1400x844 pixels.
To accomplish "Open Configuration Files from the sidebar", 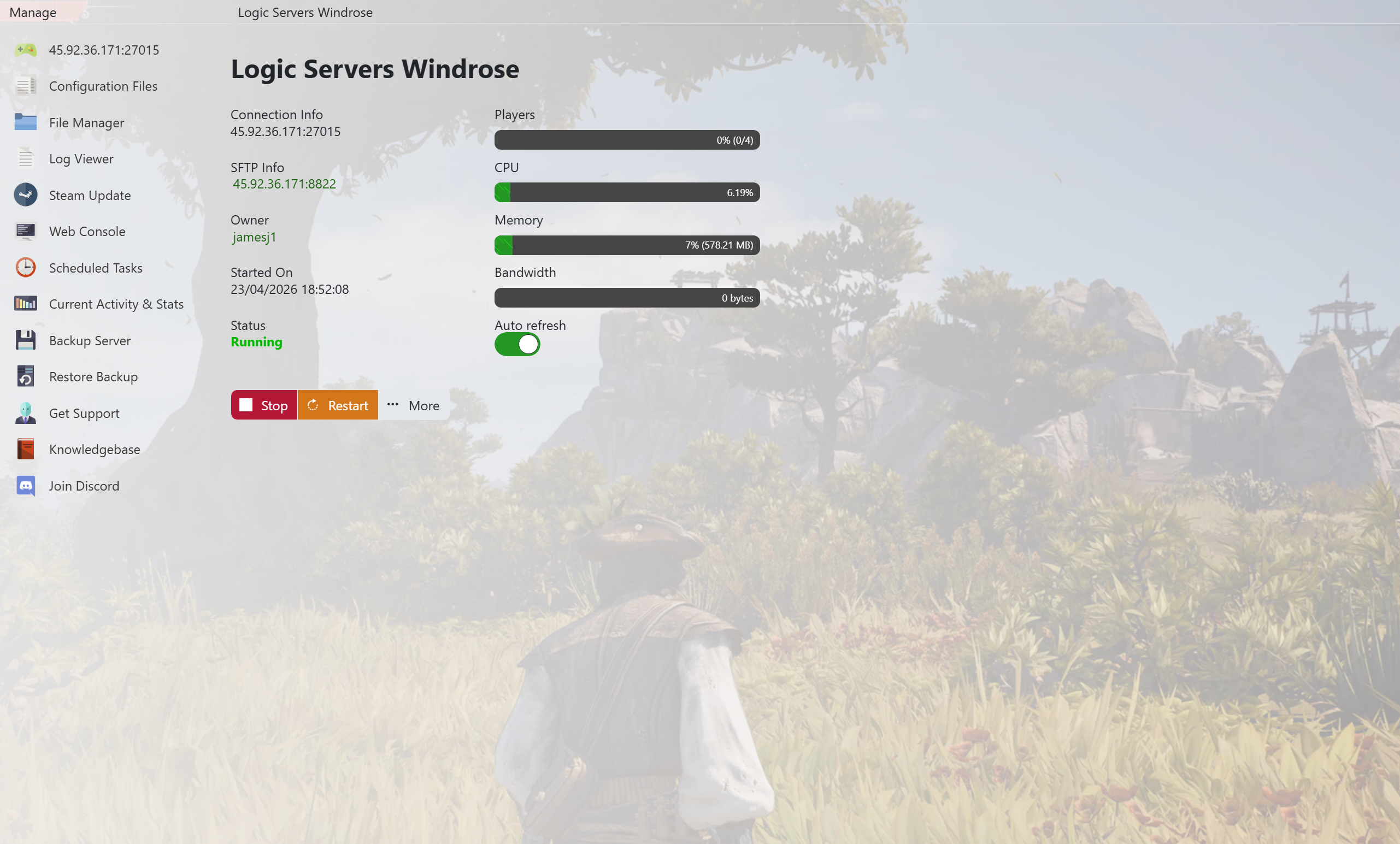I will tap(102, 86).
